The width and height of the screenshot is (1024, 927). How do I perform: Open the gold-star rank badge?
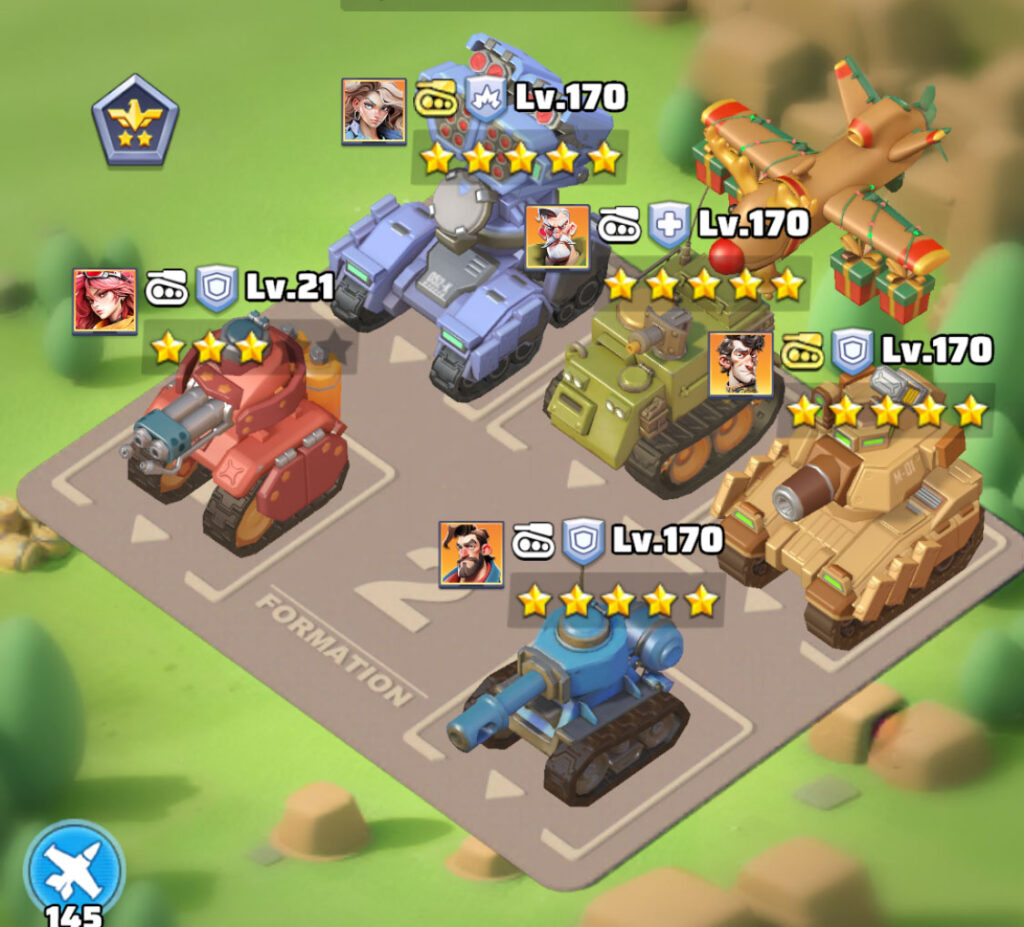click(135, 119)
